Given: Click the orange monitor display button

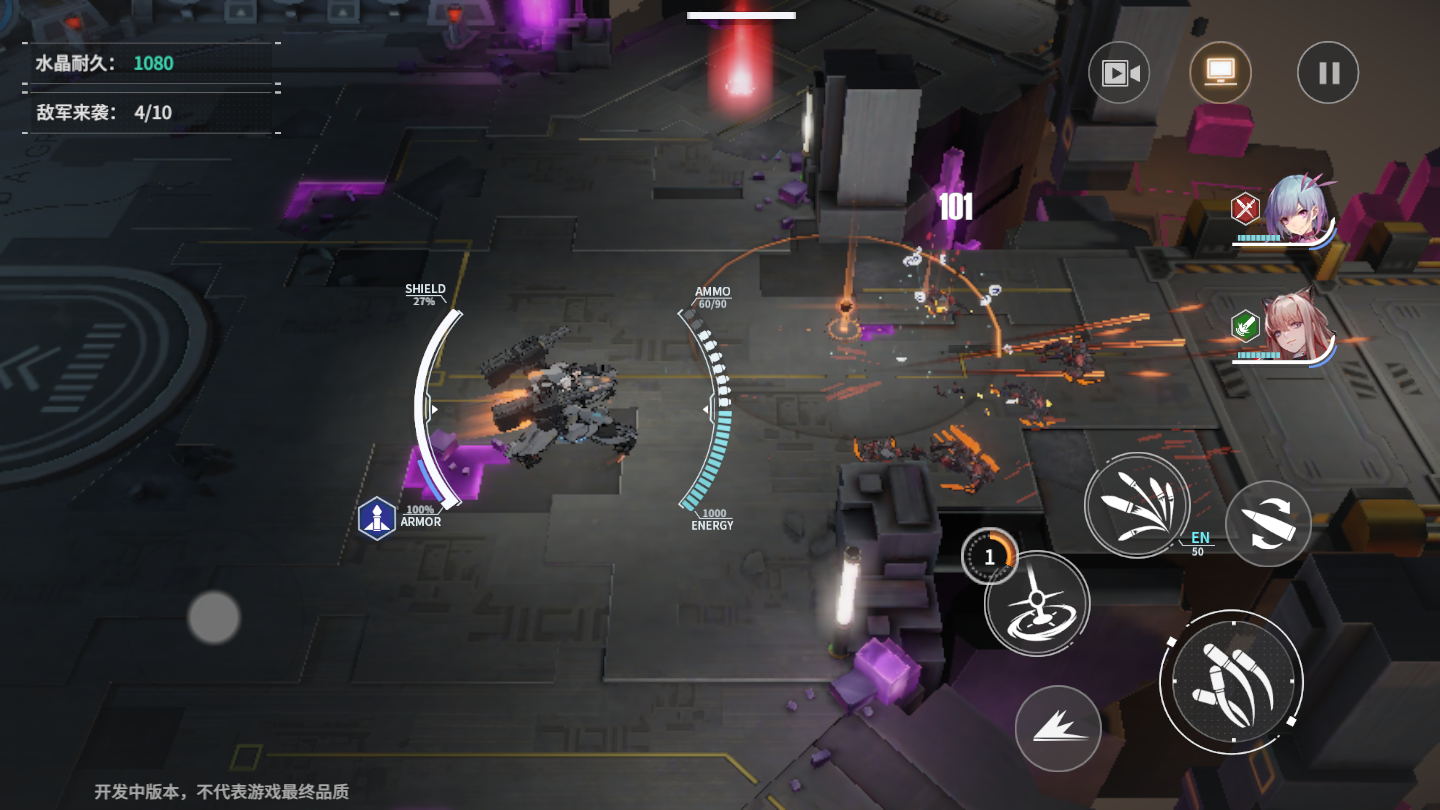Looking at the screenshot, I should [1220, 72].
